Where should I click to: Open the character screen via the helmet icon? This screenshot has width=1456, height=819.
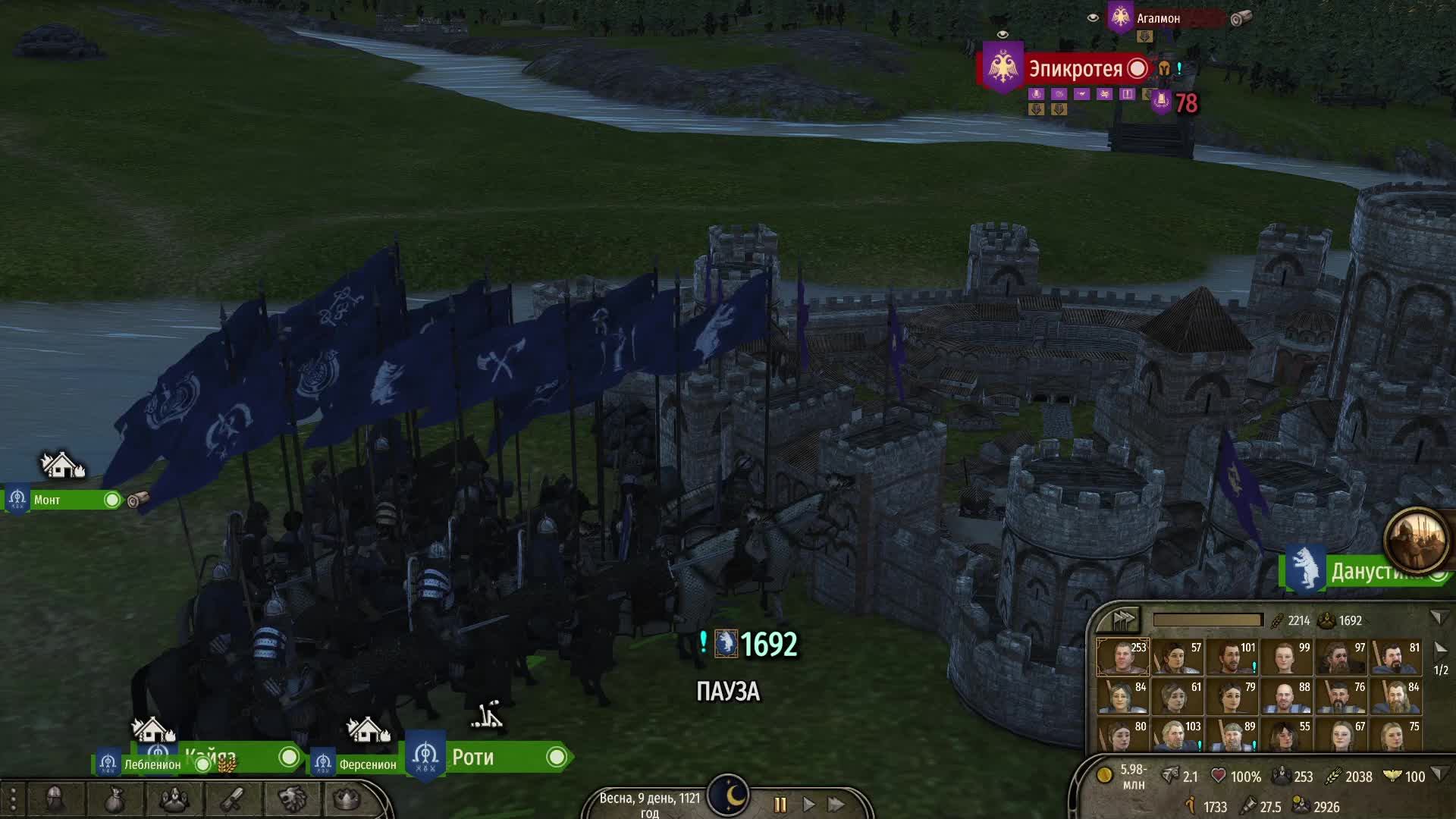click(x=55, y=798)
